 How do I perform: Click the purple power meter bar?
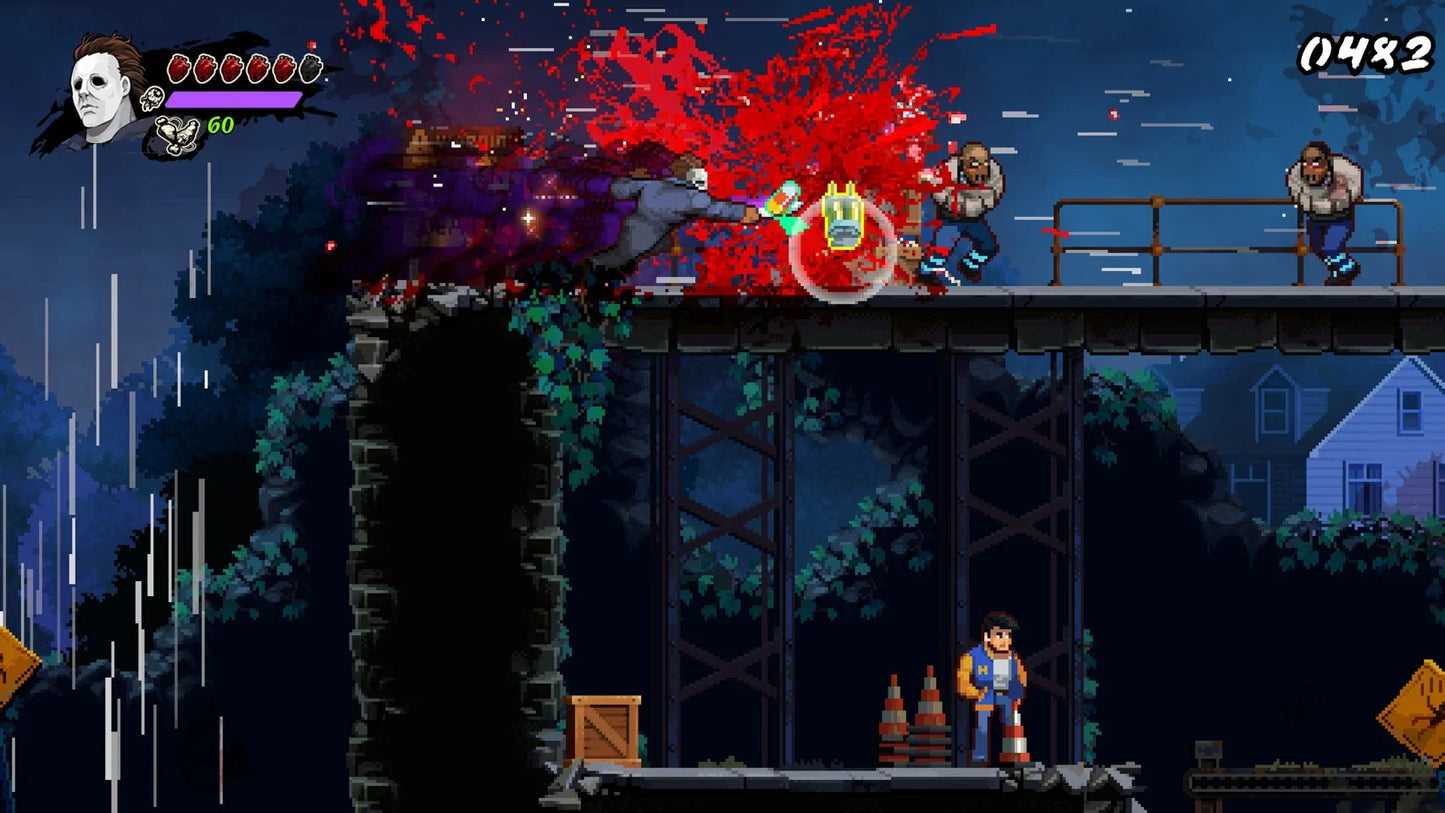click(x=235, y=99)
